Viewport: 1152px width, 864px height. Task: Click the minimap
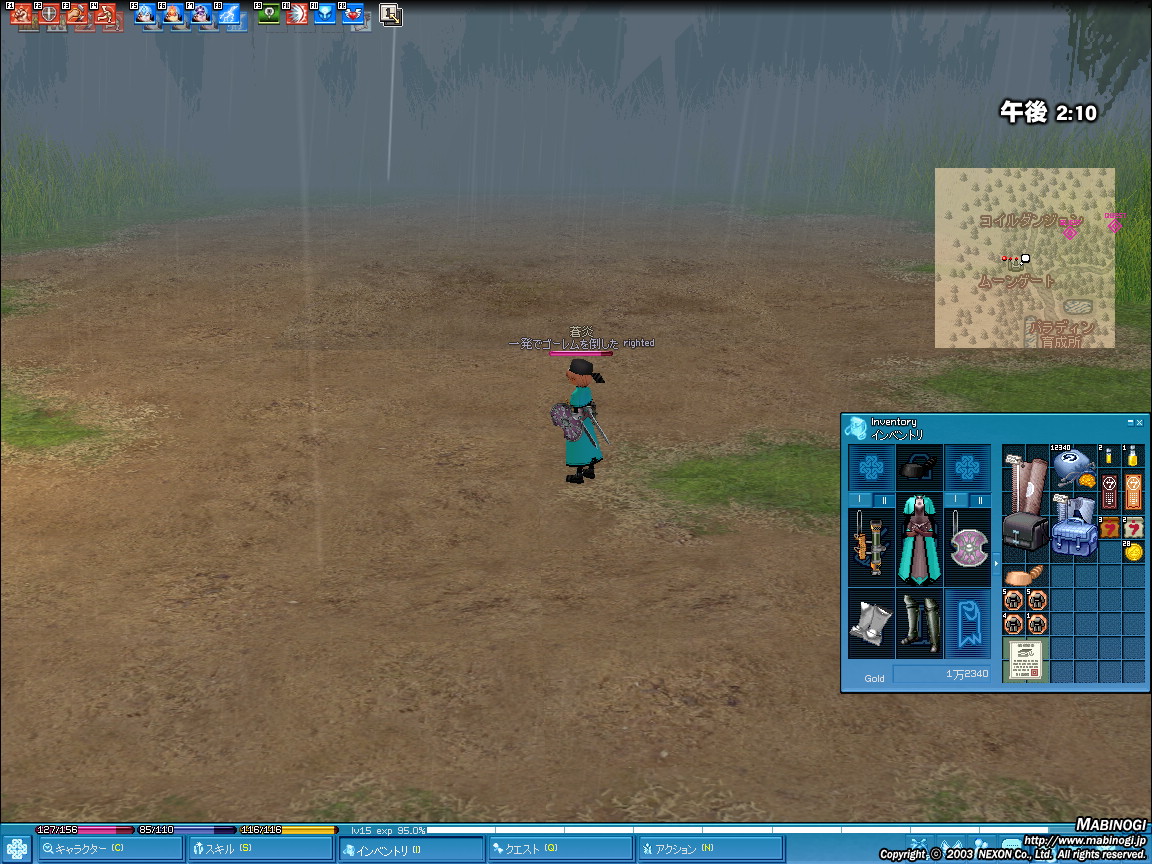point(1024,258)
